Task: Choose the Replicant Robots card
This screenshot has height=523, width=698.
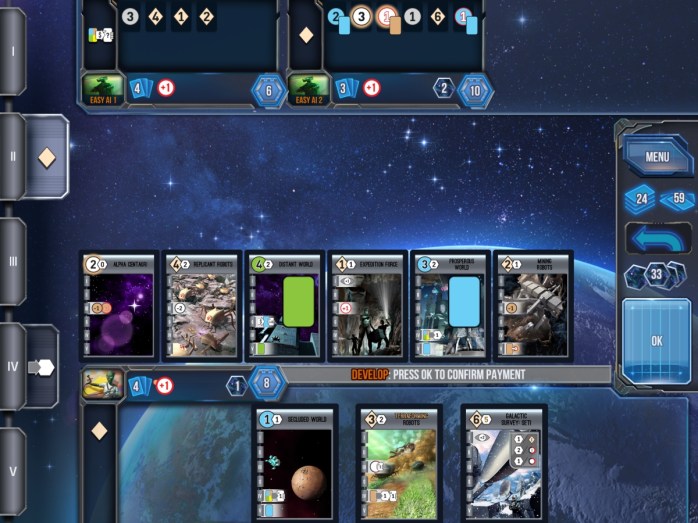Action: tap(202, 306)
